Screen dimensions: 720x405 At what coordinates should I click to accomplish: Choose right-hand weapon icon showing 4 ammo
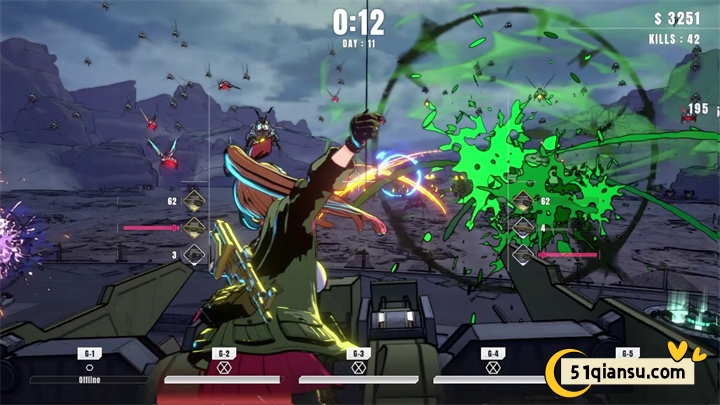tap(522, 228)
